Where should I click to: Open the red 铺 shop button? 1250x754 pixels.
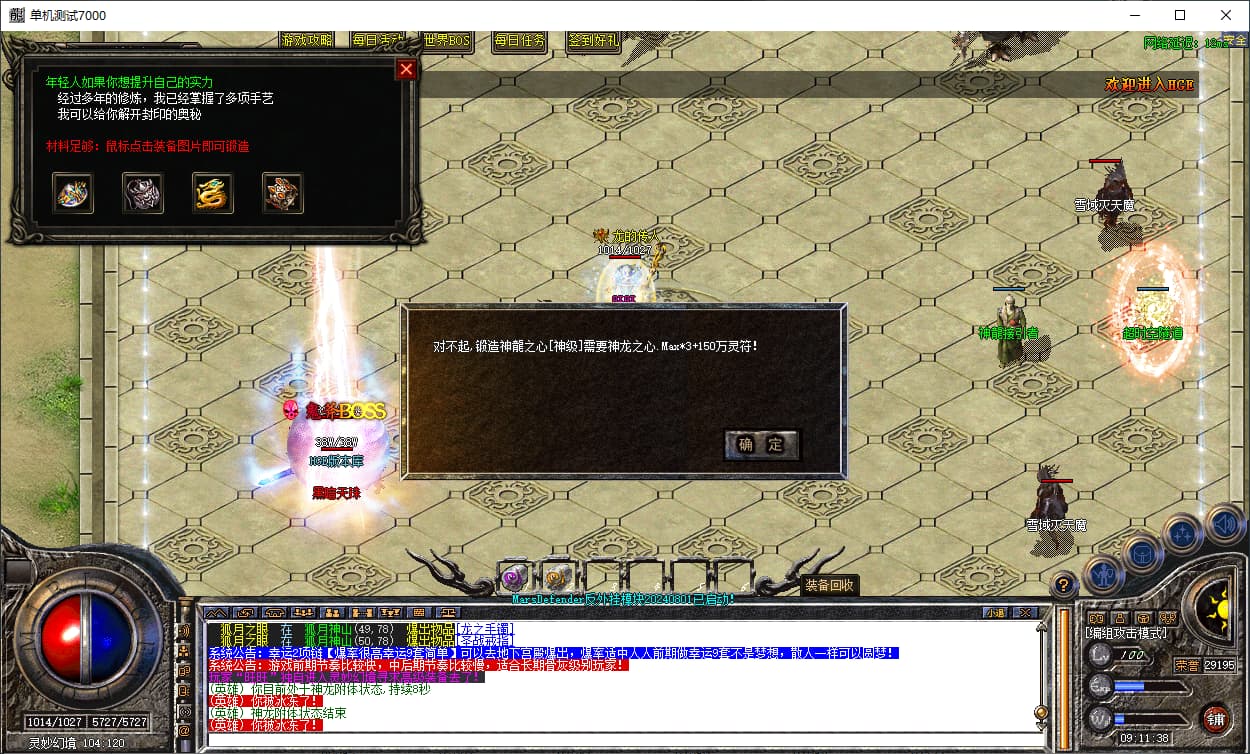pyautogui.click(x=1216, y=718)
